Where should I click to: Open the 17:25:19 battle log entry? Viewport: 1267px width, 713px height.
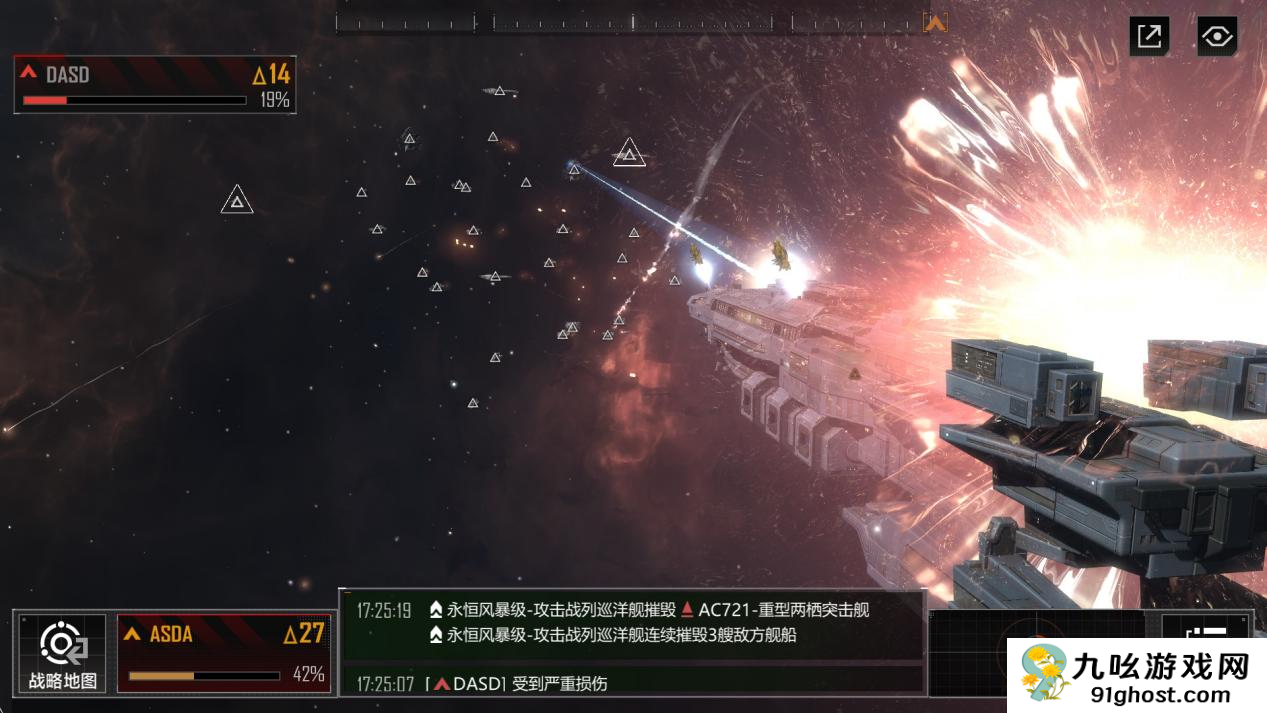632,622
